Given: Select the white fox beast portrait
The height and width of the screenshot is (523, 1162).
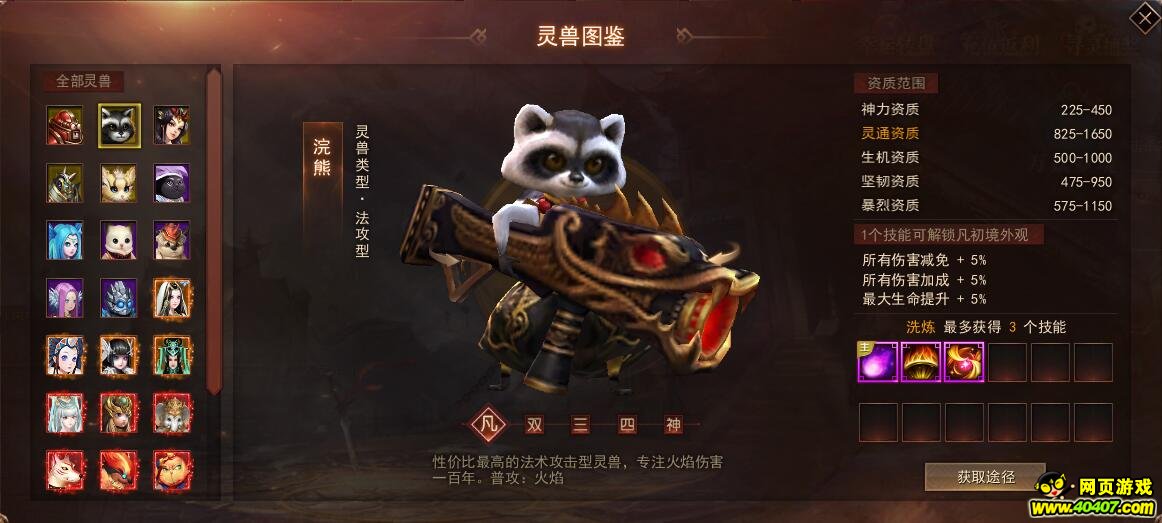Looking at the screenshot, I should coord(65,470).
